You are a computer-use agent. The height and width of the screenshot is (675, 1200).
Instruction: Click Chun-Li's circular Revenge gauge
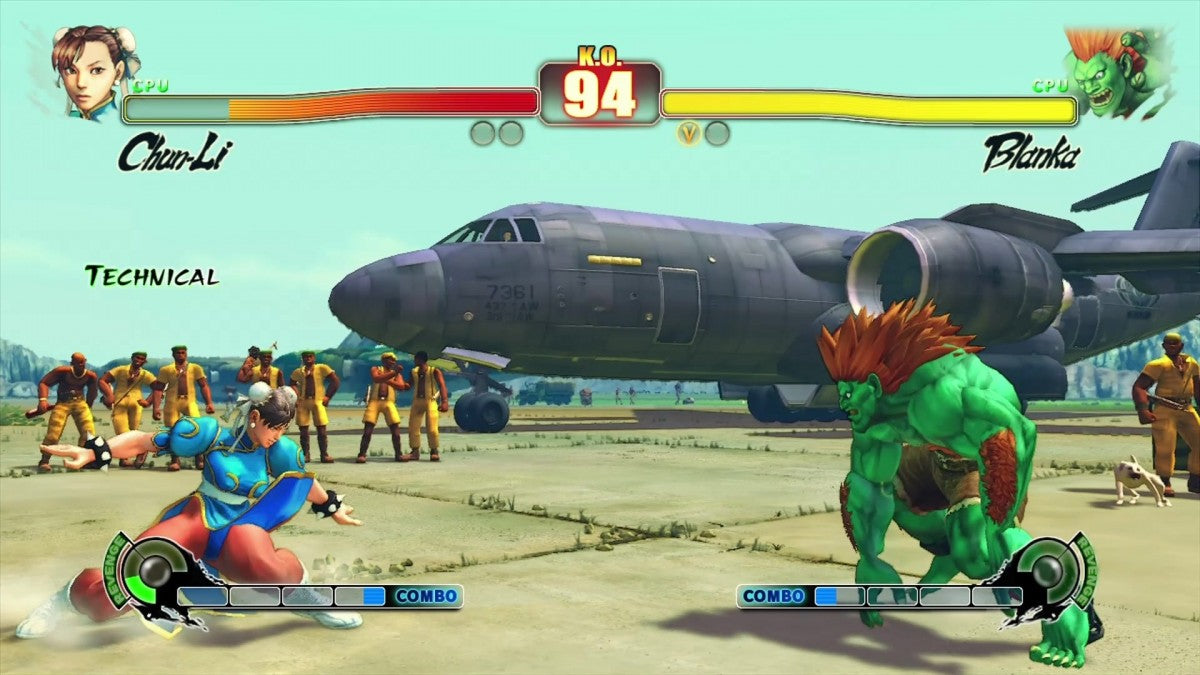click(x=154, y=573)
